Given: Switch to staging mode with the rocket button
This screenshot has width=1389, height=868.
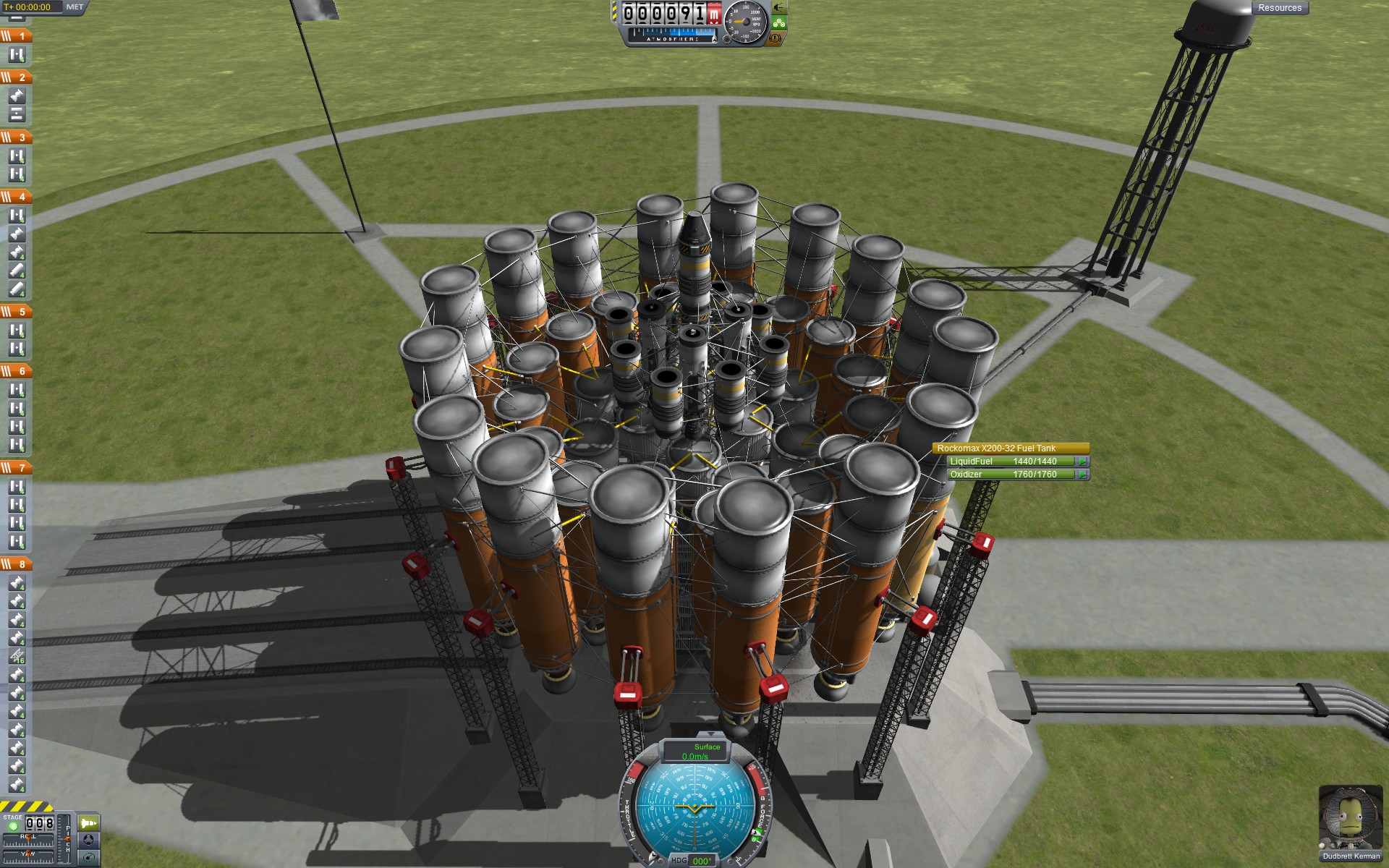Looking at the screenshot, I should [88, 823].
